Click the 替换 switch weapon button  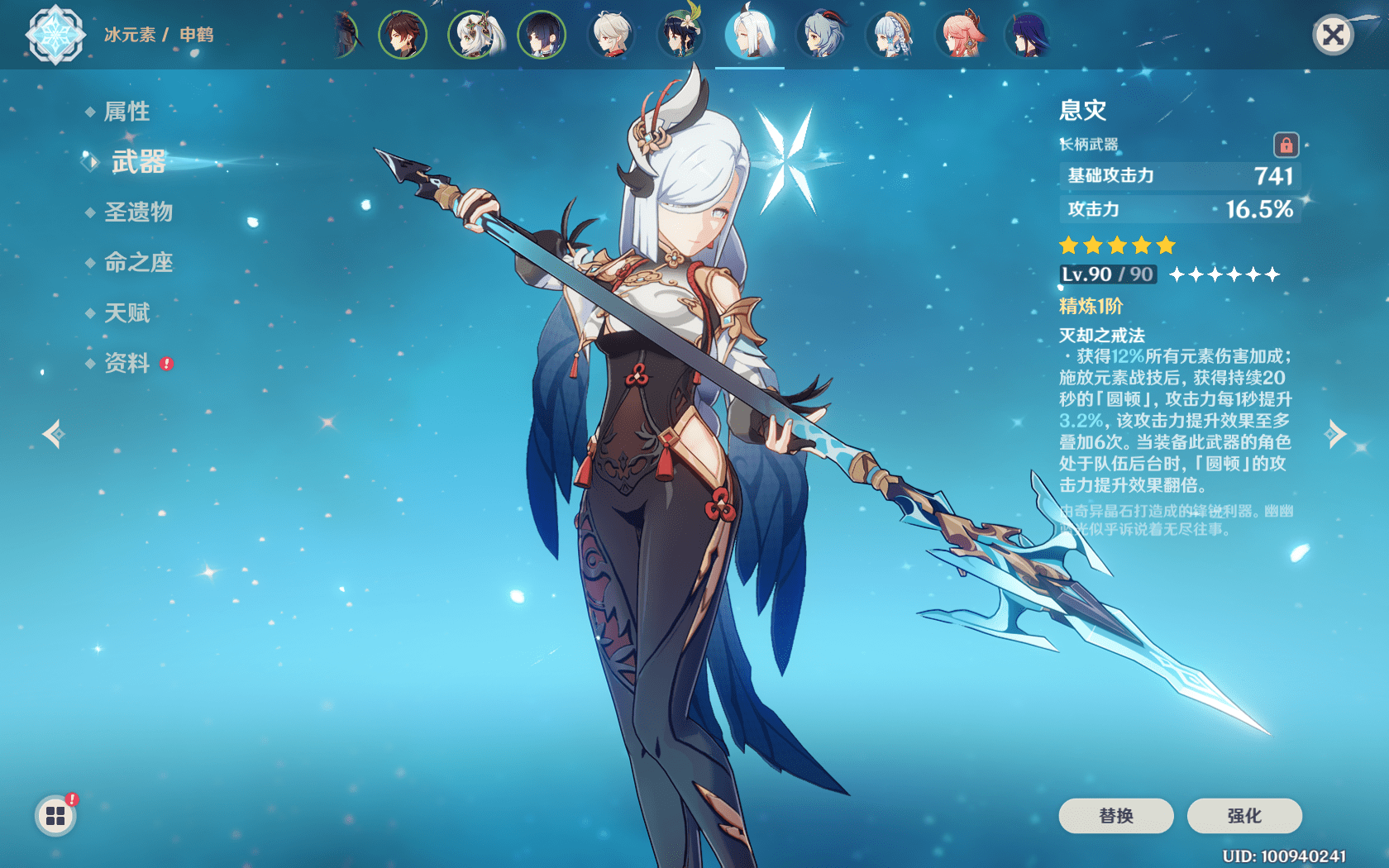(1115, 816)
